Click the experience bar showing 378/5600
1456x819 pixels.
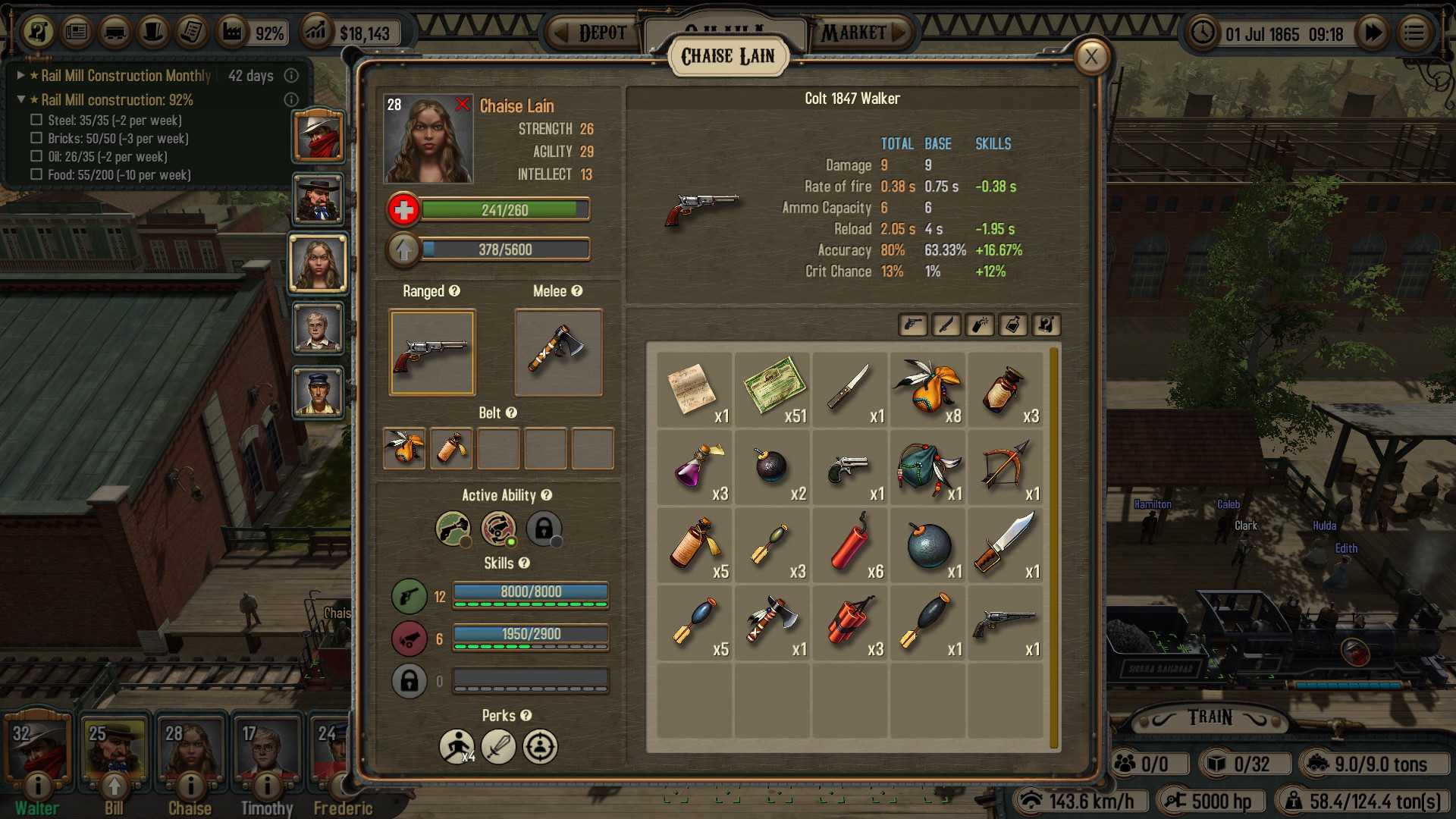click(506, 249)
